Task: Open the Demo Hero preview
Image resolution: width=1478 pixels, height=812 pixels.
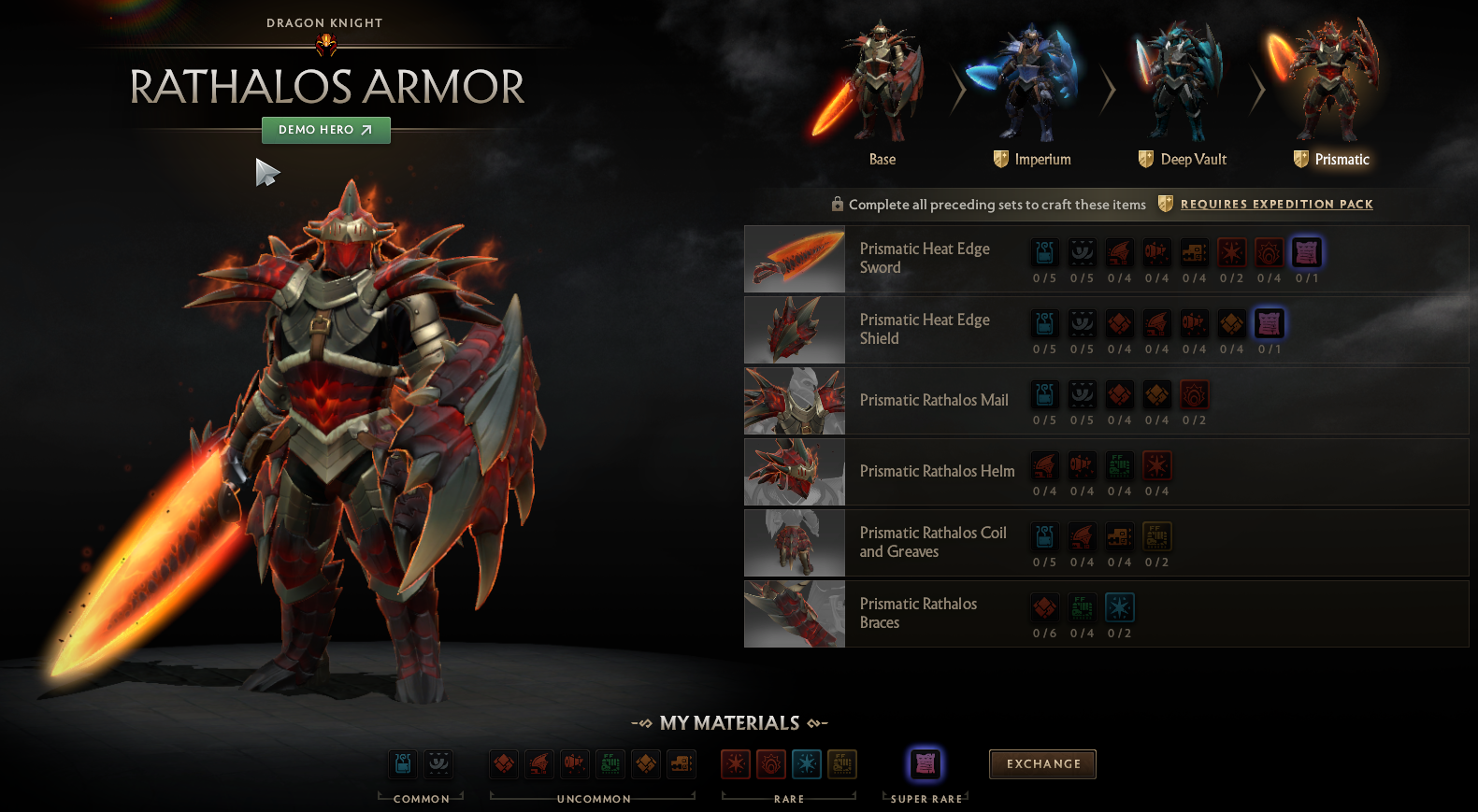Action: [325, 130]
